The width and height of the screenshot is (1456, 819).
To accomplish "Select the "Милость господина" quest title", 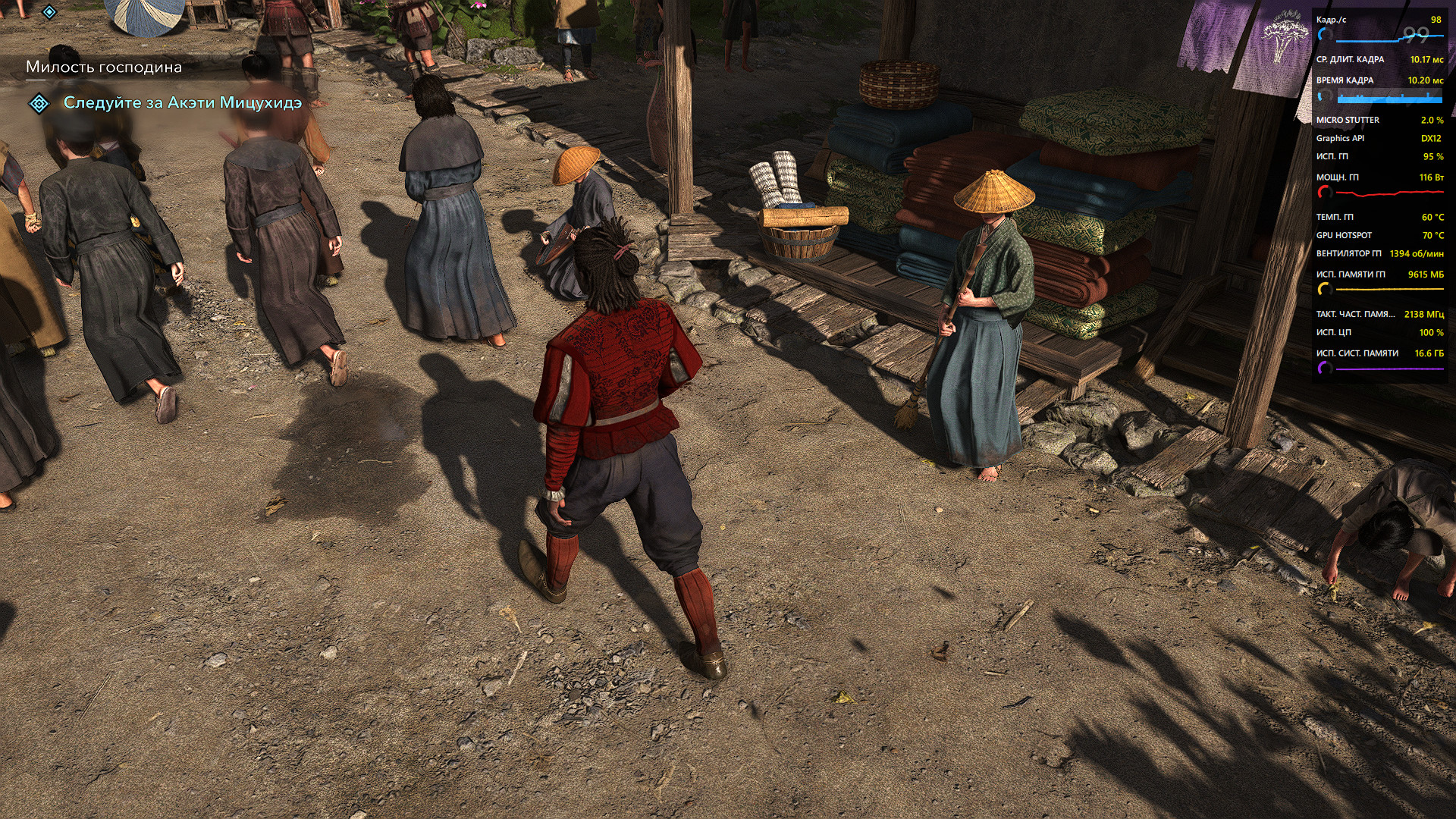I will (x=104, y=67).
